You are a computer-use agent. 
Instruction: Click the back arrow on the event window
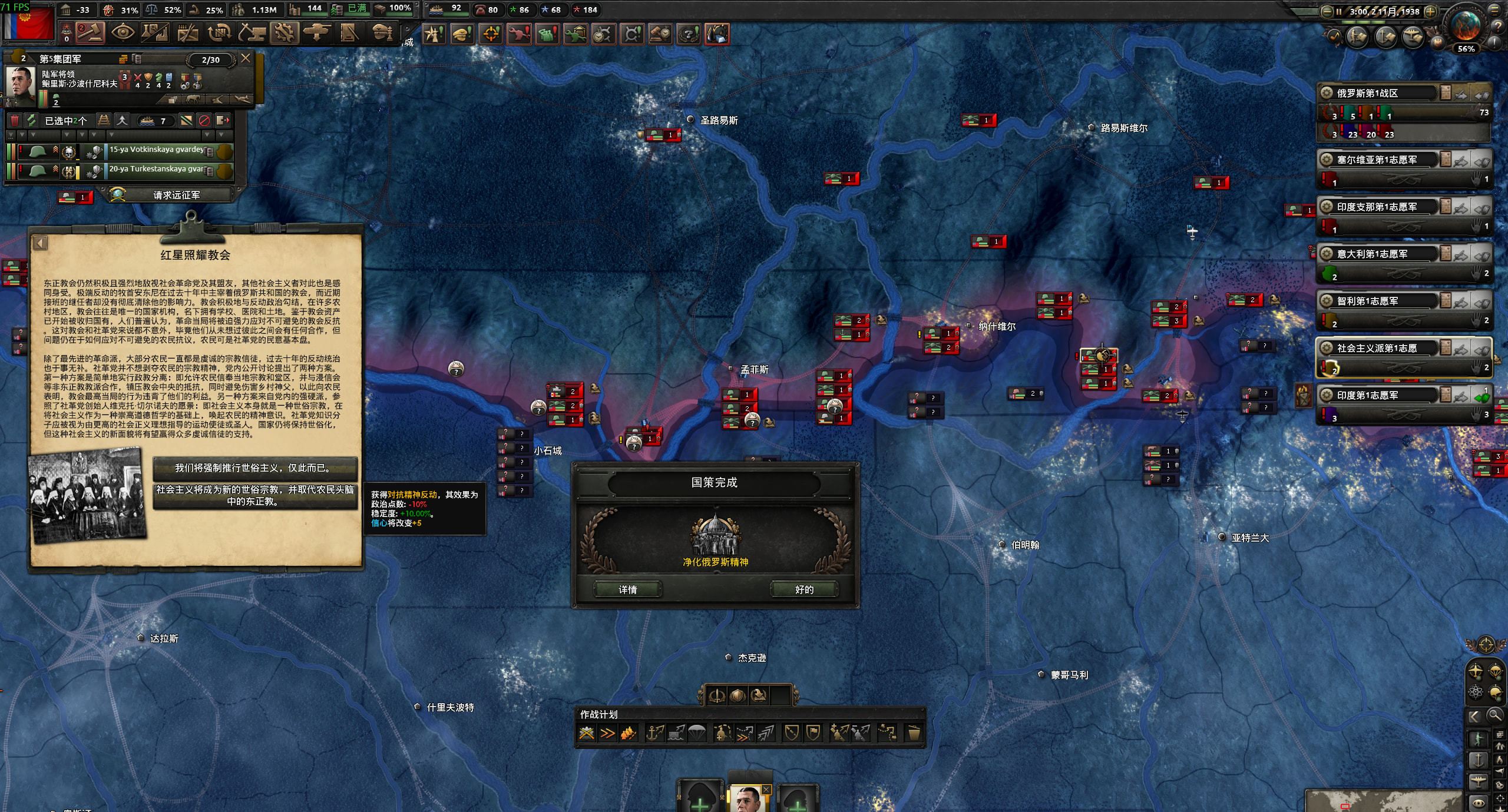[40, 243]
